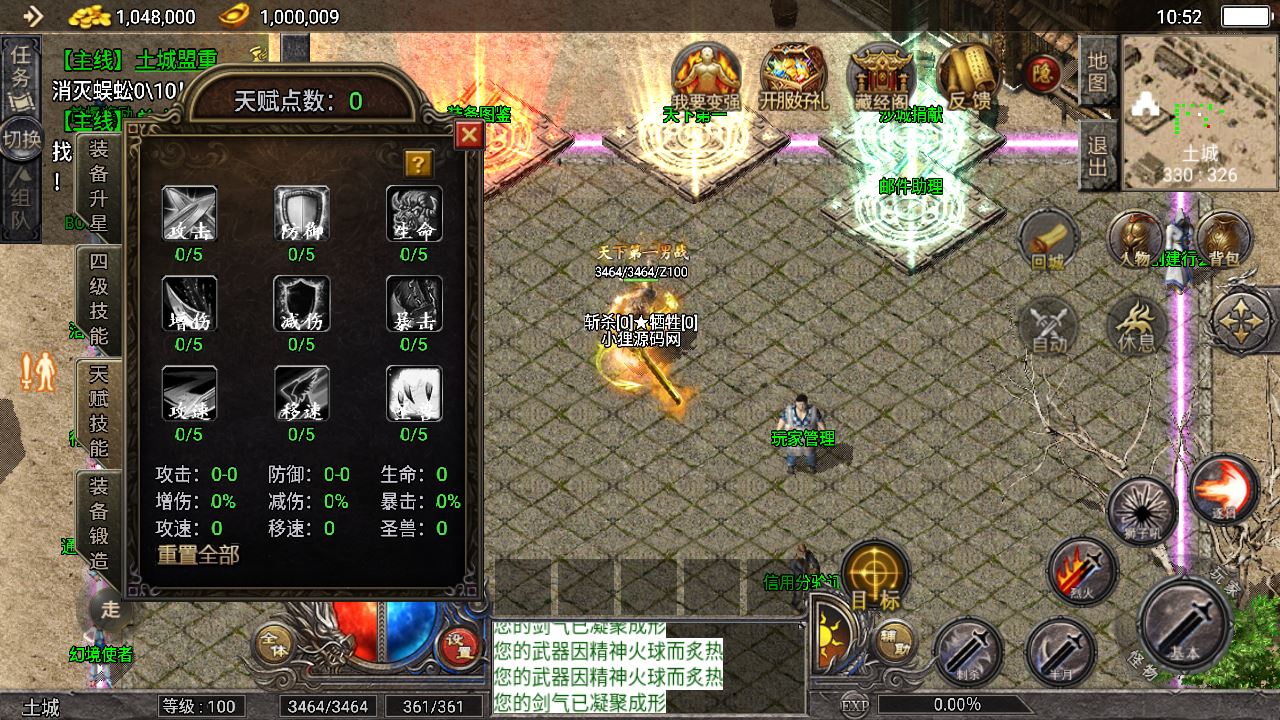This screenshot has height=720, width=1280.
Task: Choose the 暴击 critical talent icon
Action: click(414, 304)
